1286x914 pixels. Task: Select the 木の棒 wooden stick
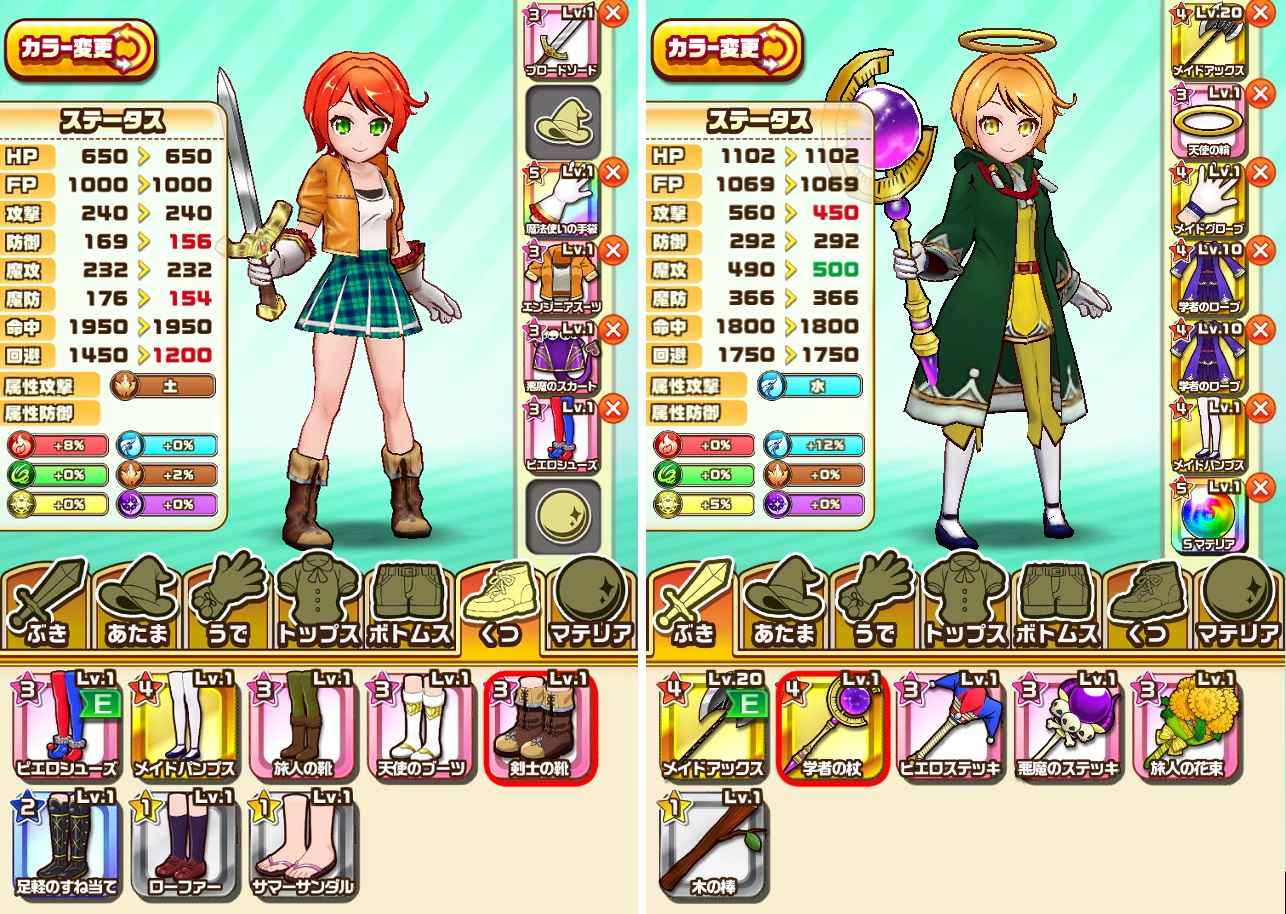(714, 842)
